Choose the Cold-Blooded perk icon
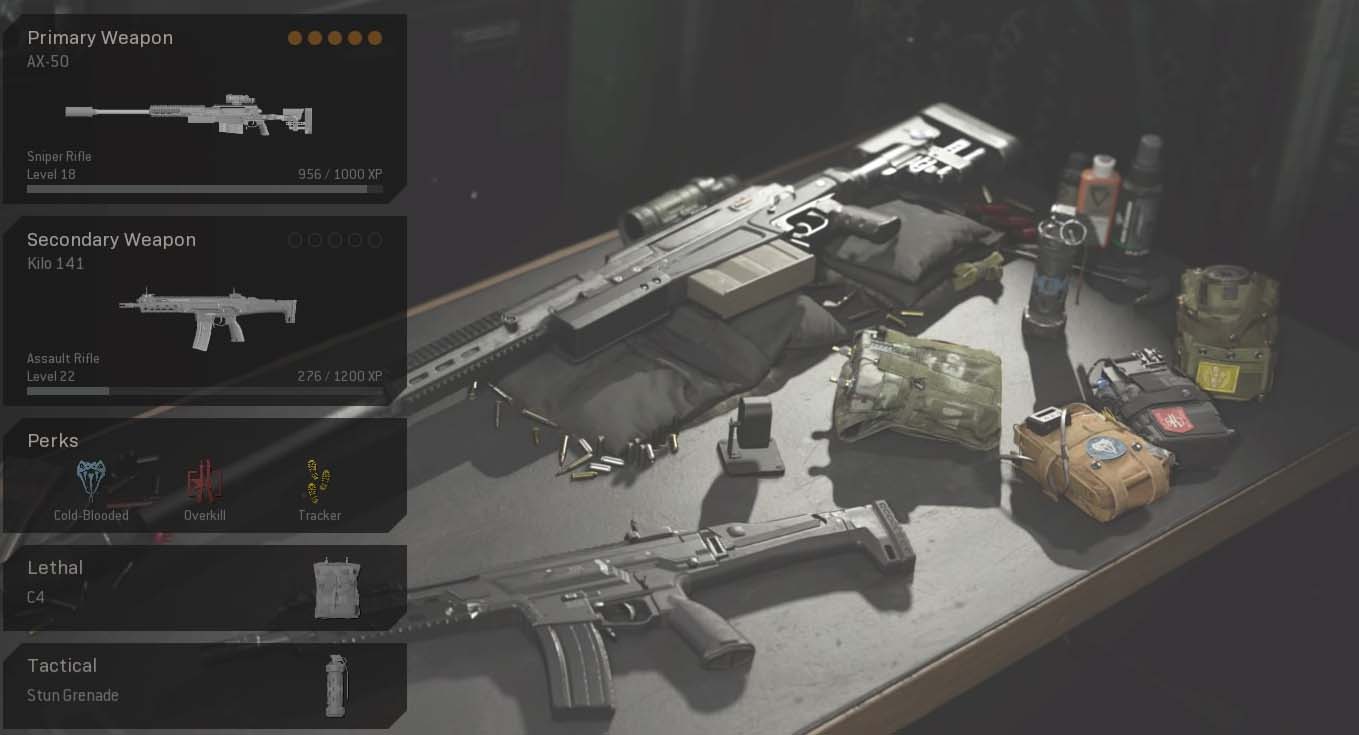1359x735 pixels. [91, 481]
